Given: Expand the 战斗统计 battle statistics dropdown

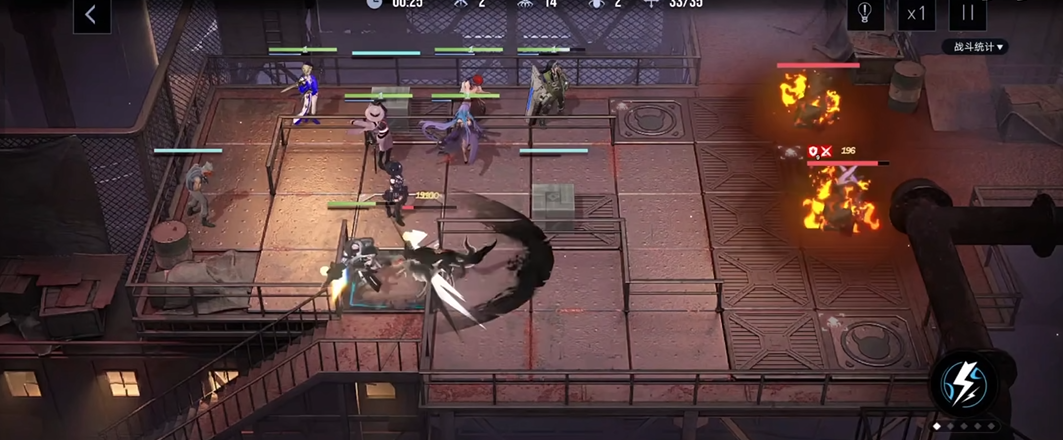Looking at the screenshot, I should click(x=974, y=47).
